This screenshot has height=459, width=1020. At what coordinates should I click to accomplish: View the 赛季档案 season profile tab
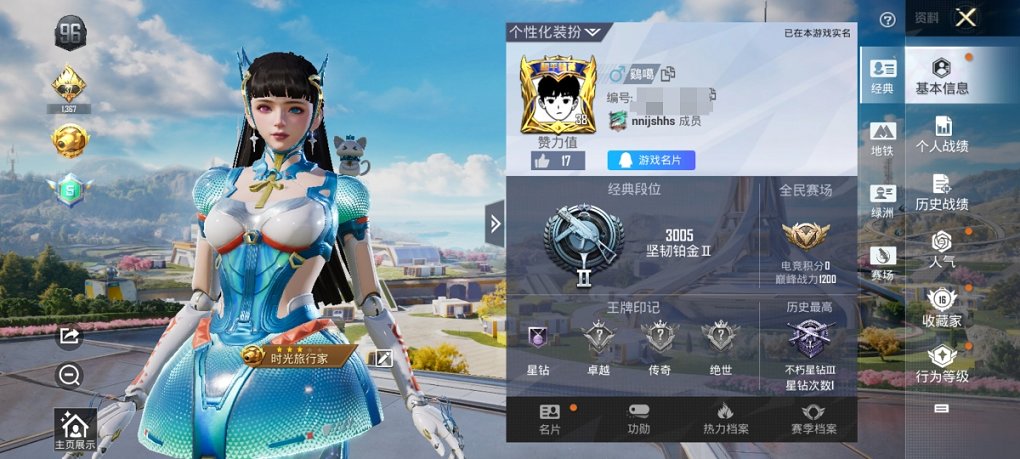tap(814, 419)
